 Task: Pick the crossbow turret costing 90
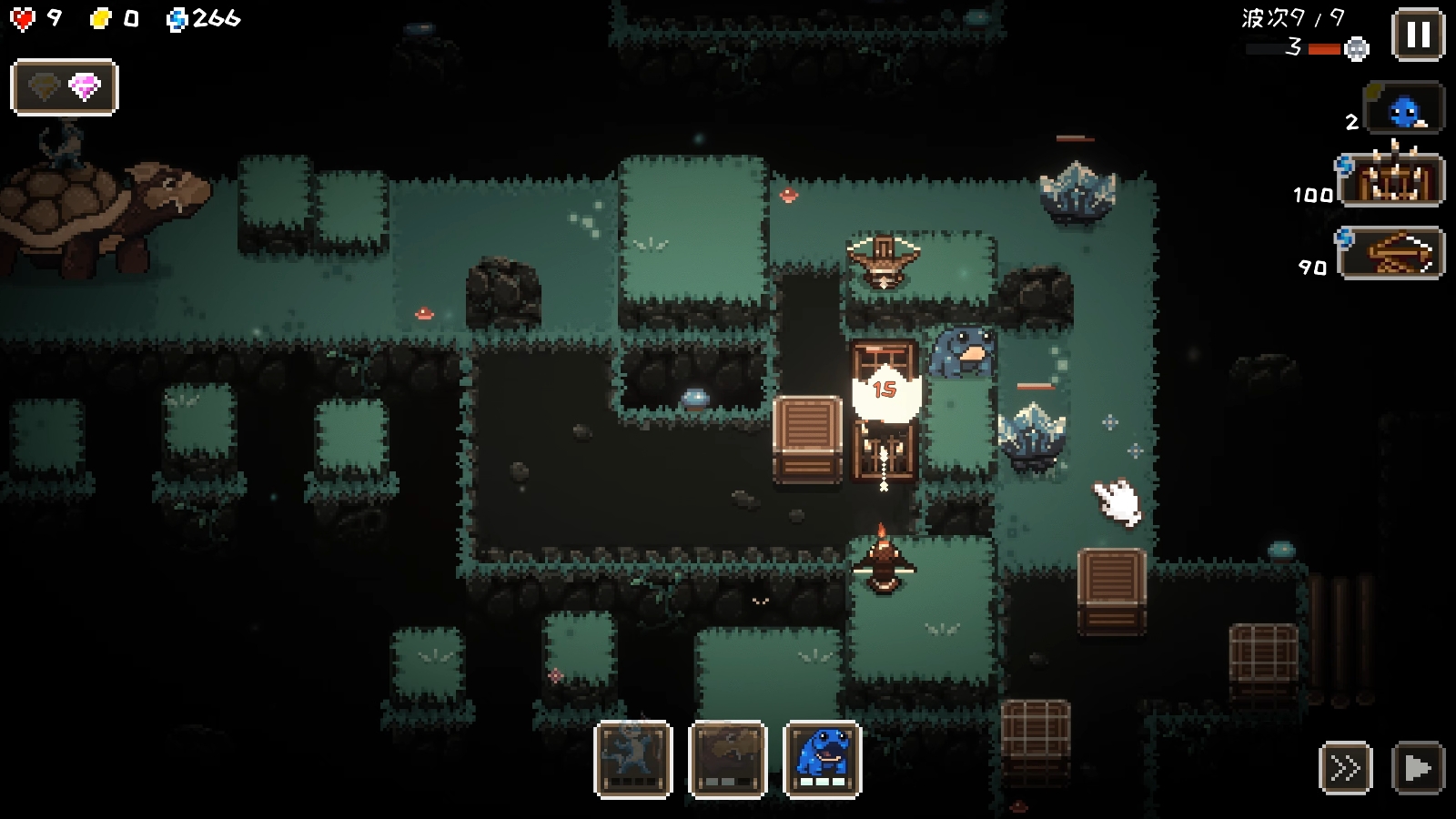[1392, 253]
